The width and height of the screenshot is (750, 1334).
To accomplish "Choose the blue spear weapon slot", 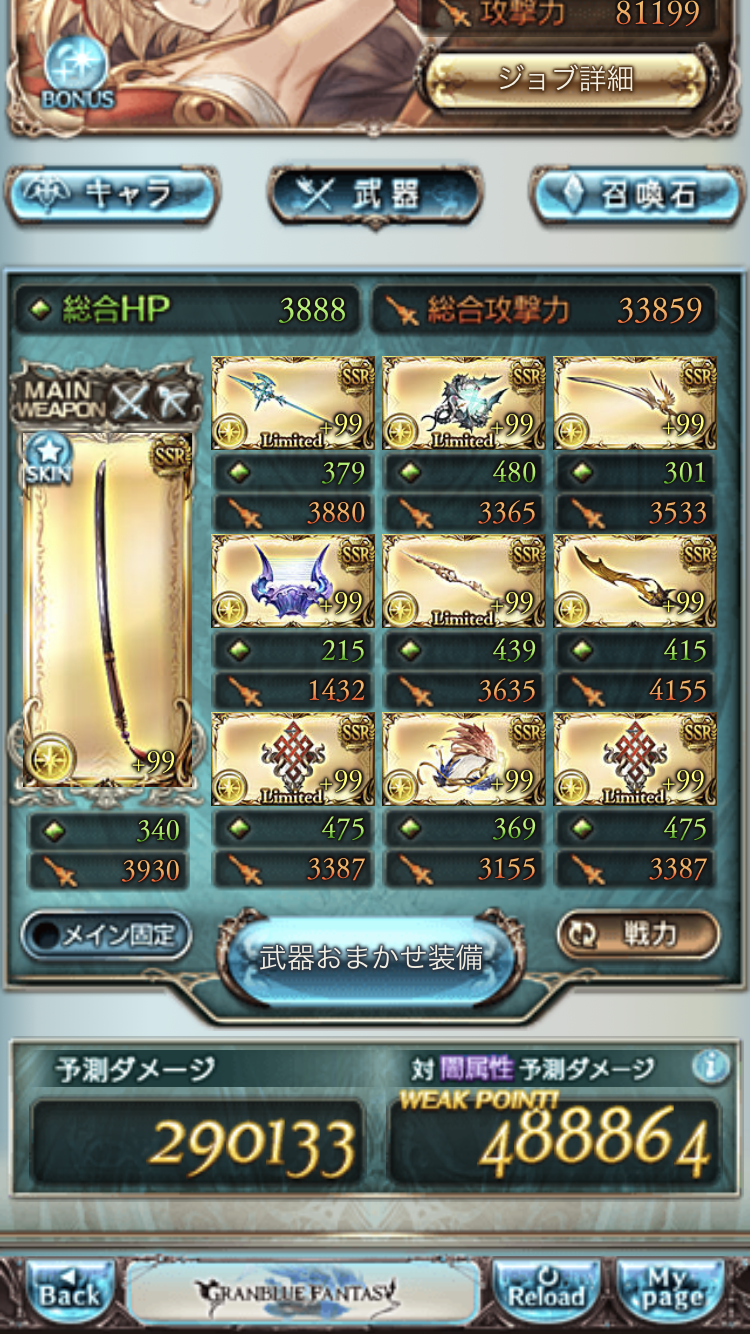I will click(x=293, y=403).
